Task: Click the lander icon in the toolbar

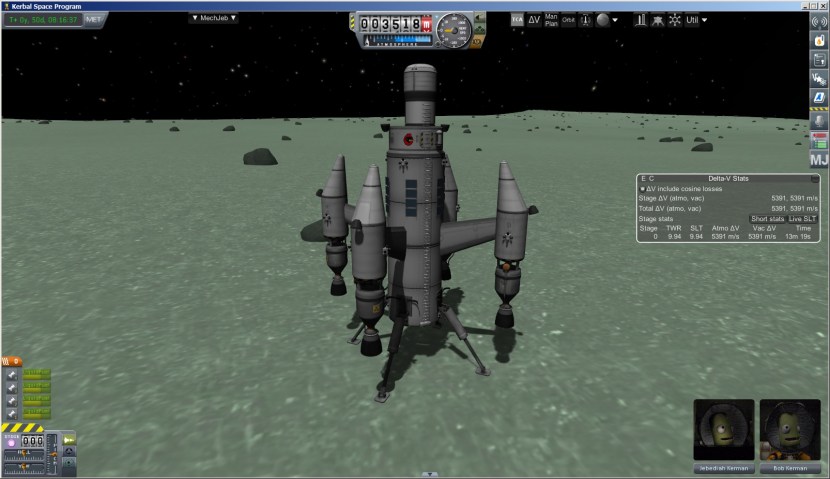Action: click(x=656, y=20)
